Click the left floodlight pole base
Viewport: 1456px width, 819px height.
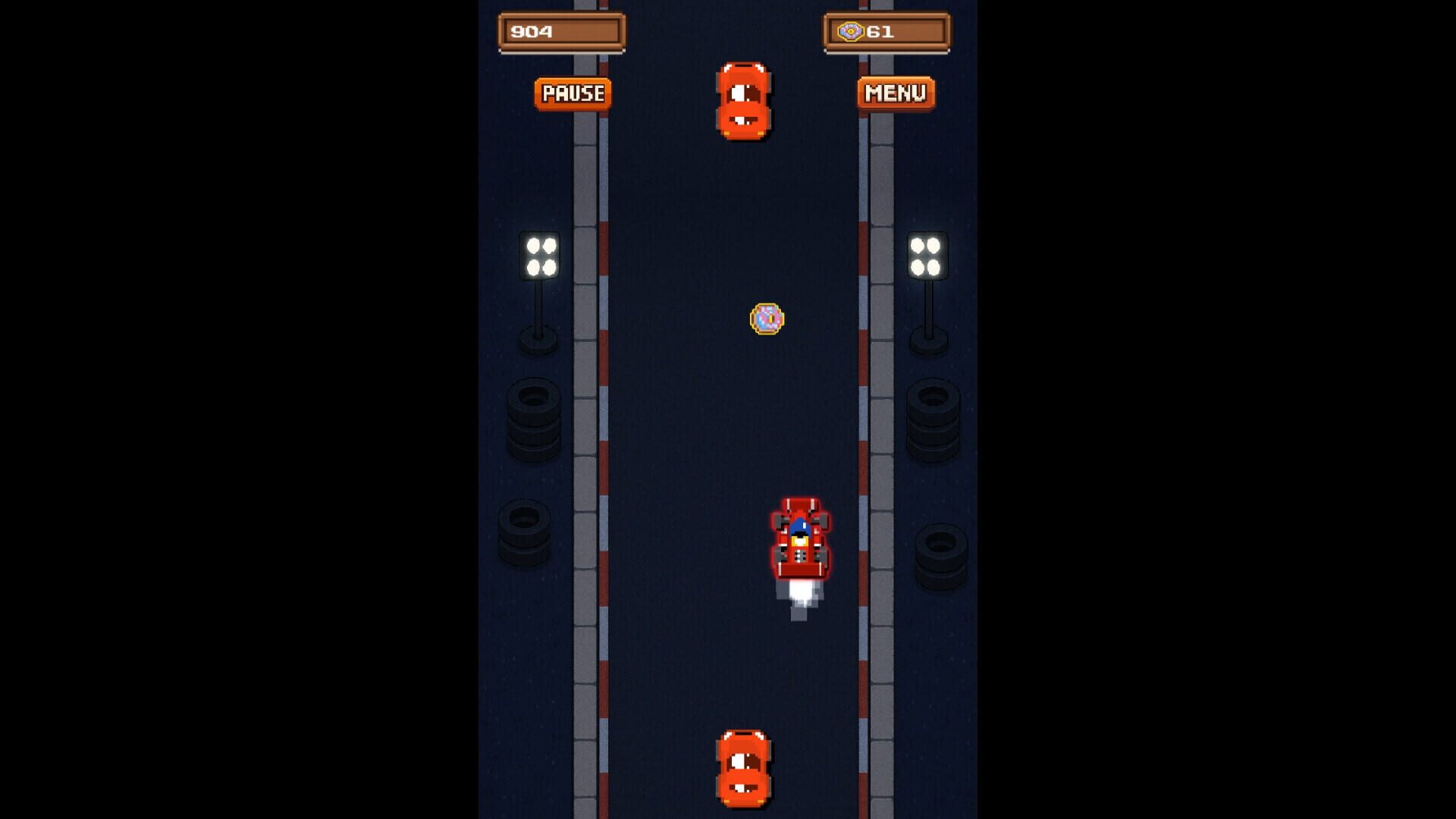tap(540, 341)
